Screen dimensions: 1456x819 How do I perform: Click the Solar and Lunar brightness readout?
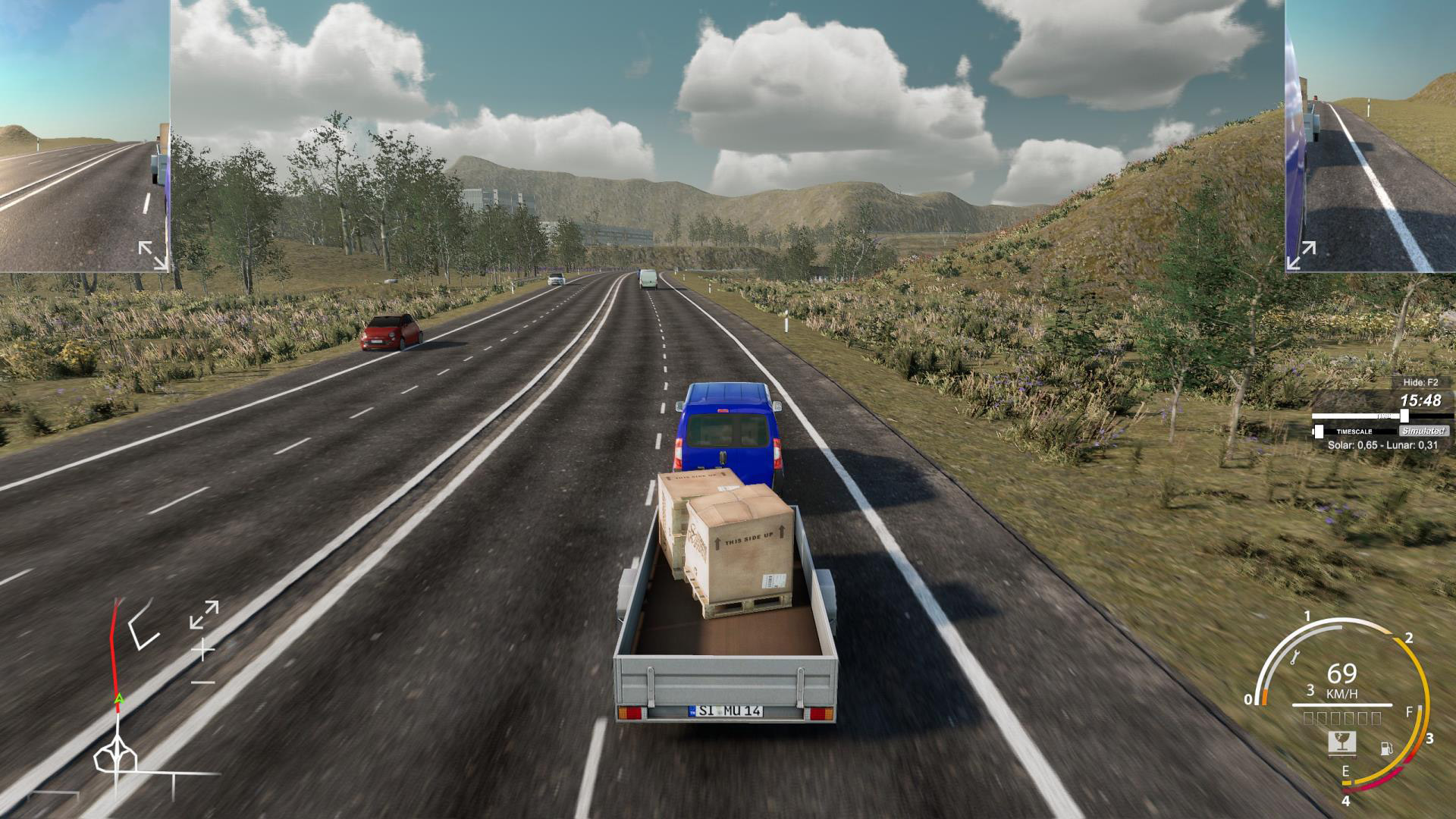[1382, 444]
